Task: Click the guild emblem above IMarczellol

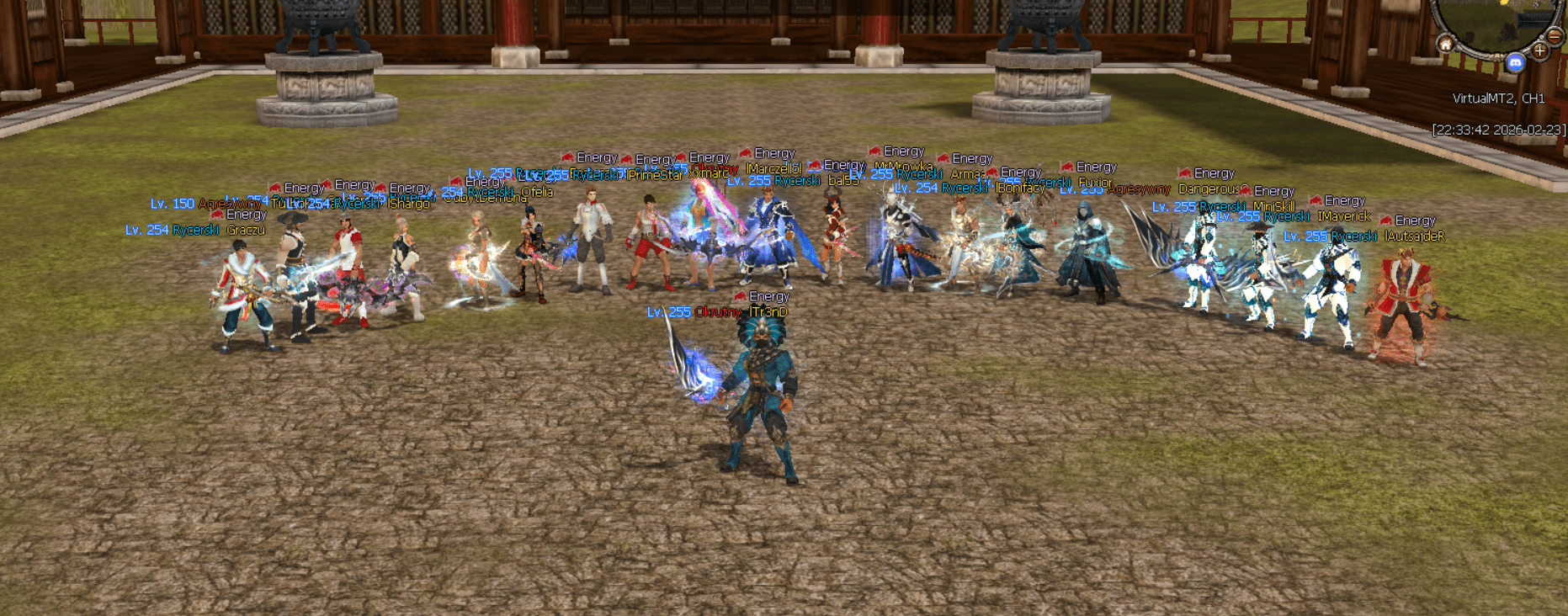Action: point(744,153)
